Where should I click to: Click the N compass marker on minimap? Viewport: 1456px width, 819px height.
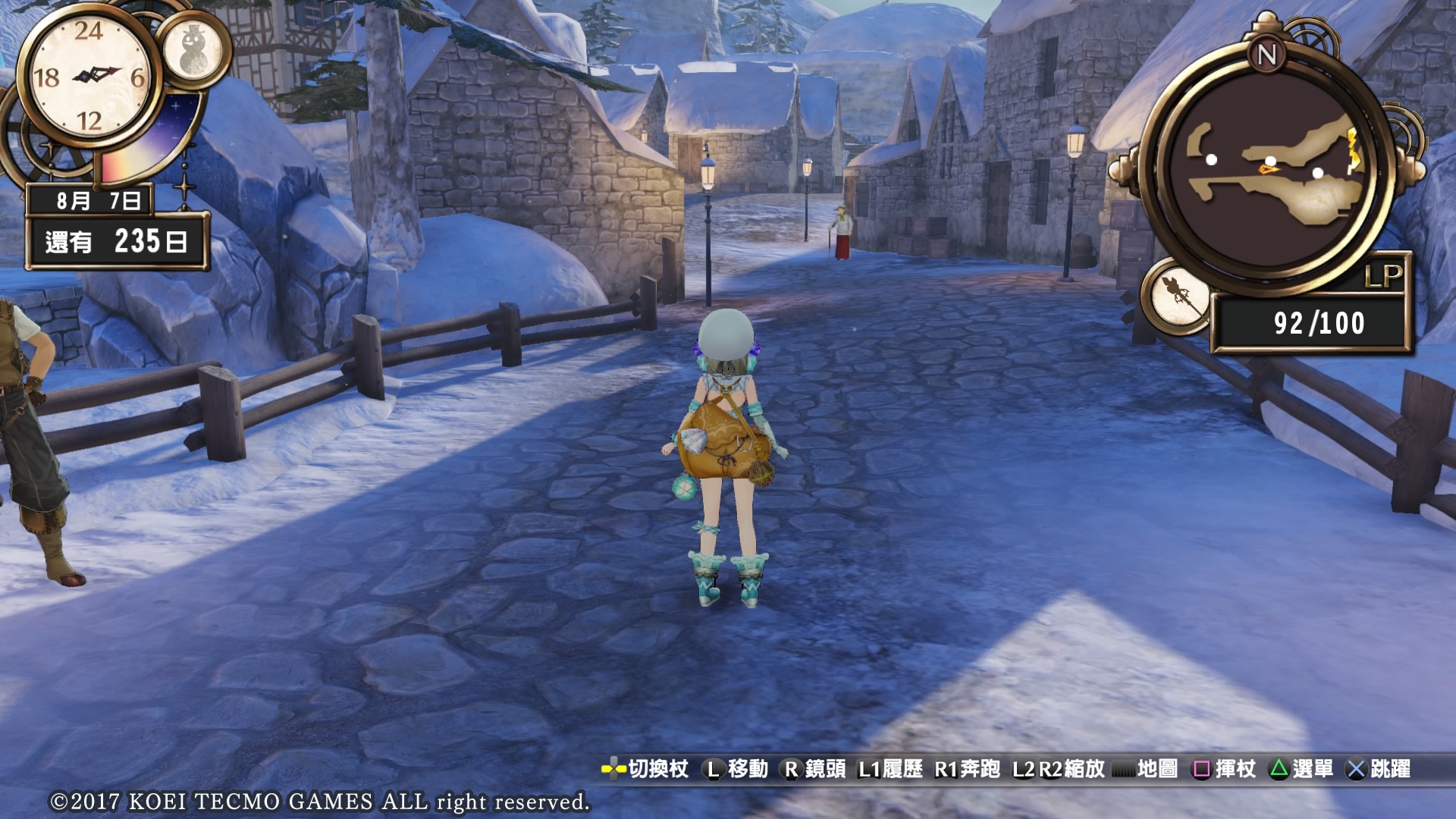pos(1266,55)
